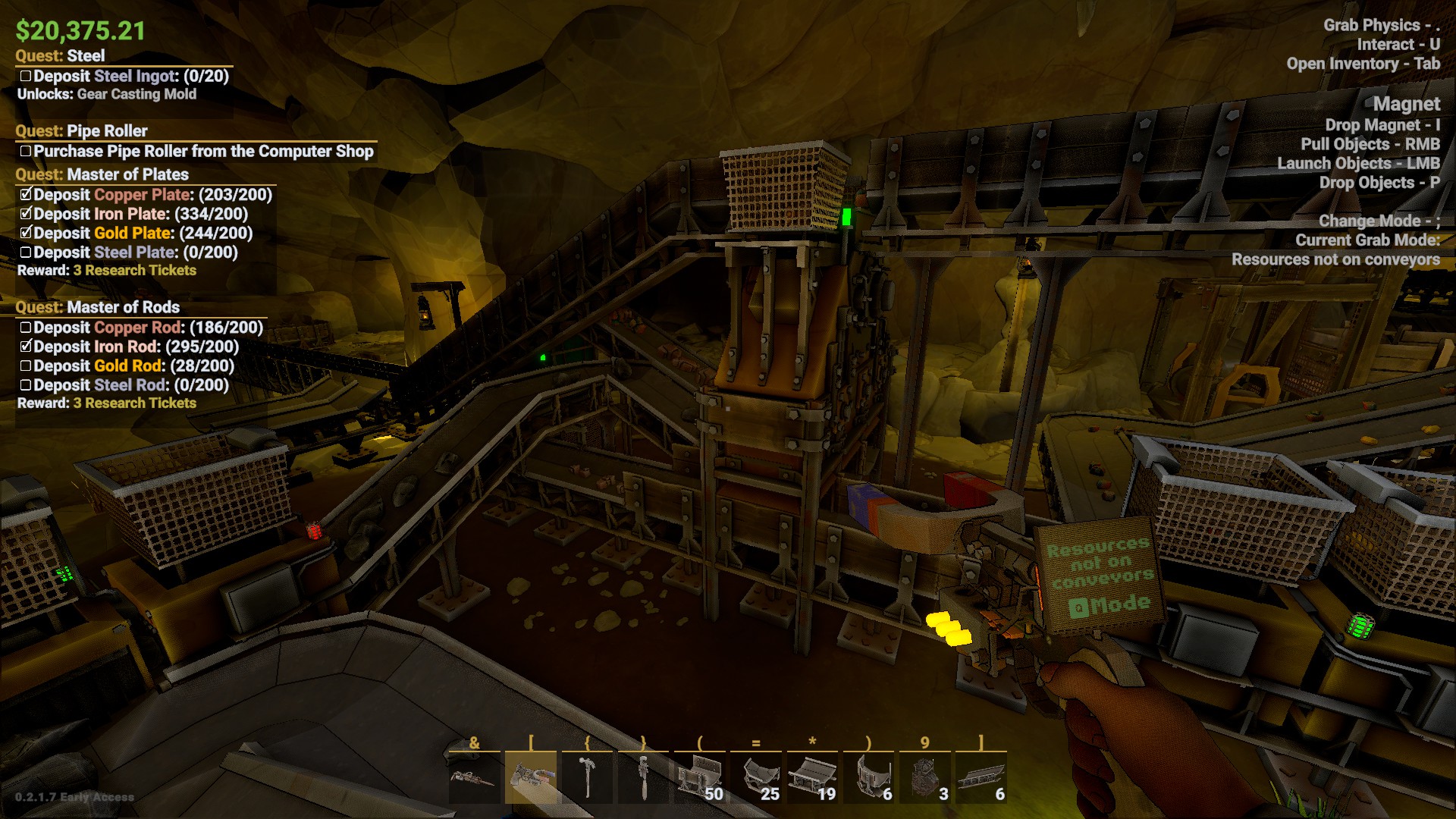Select the magnet tool hotbar slot
The height and width of the screenshot is (819, 1456).
531,778
